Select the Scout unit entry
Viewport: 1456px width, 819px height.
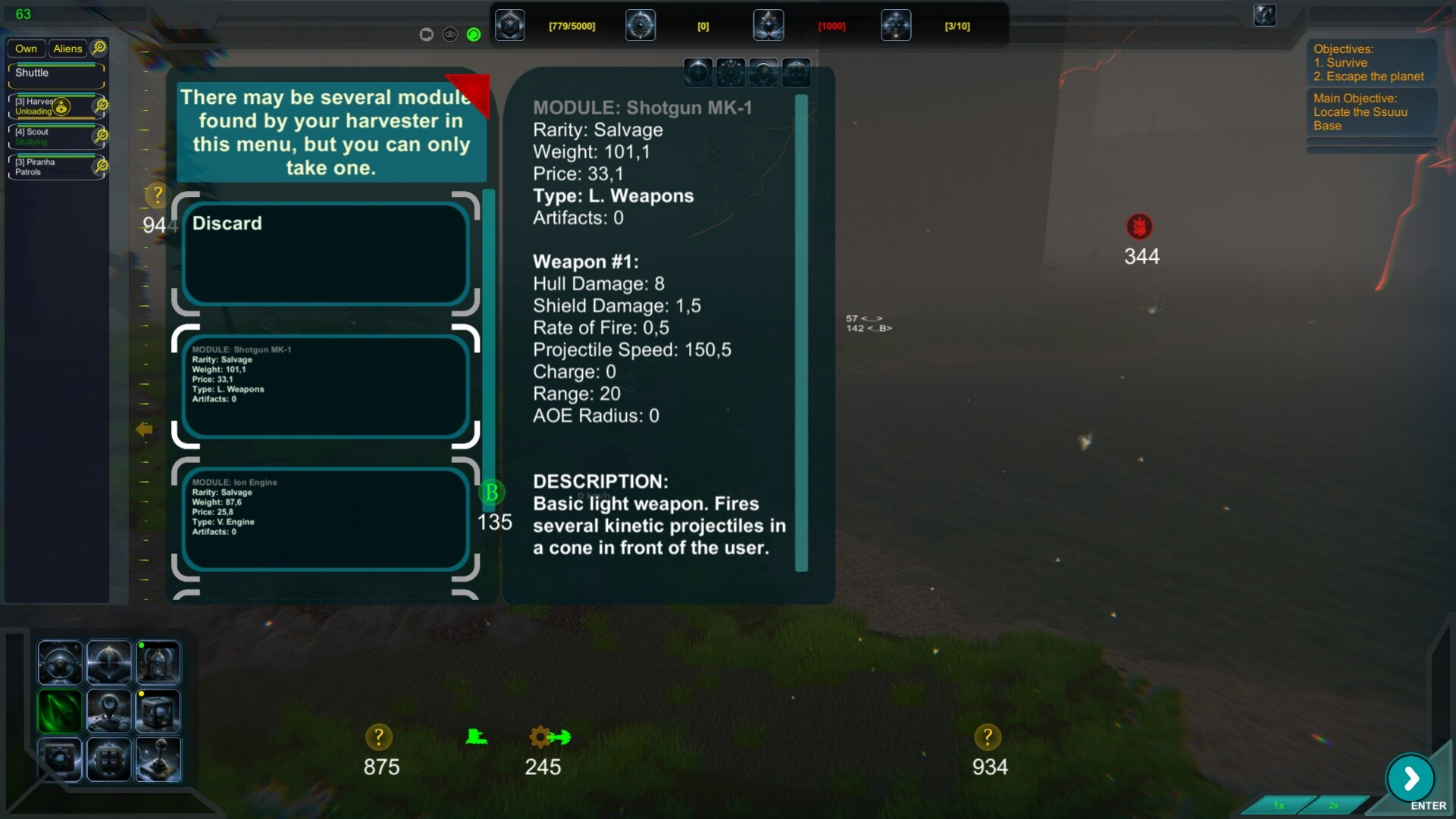pos(50,136)
